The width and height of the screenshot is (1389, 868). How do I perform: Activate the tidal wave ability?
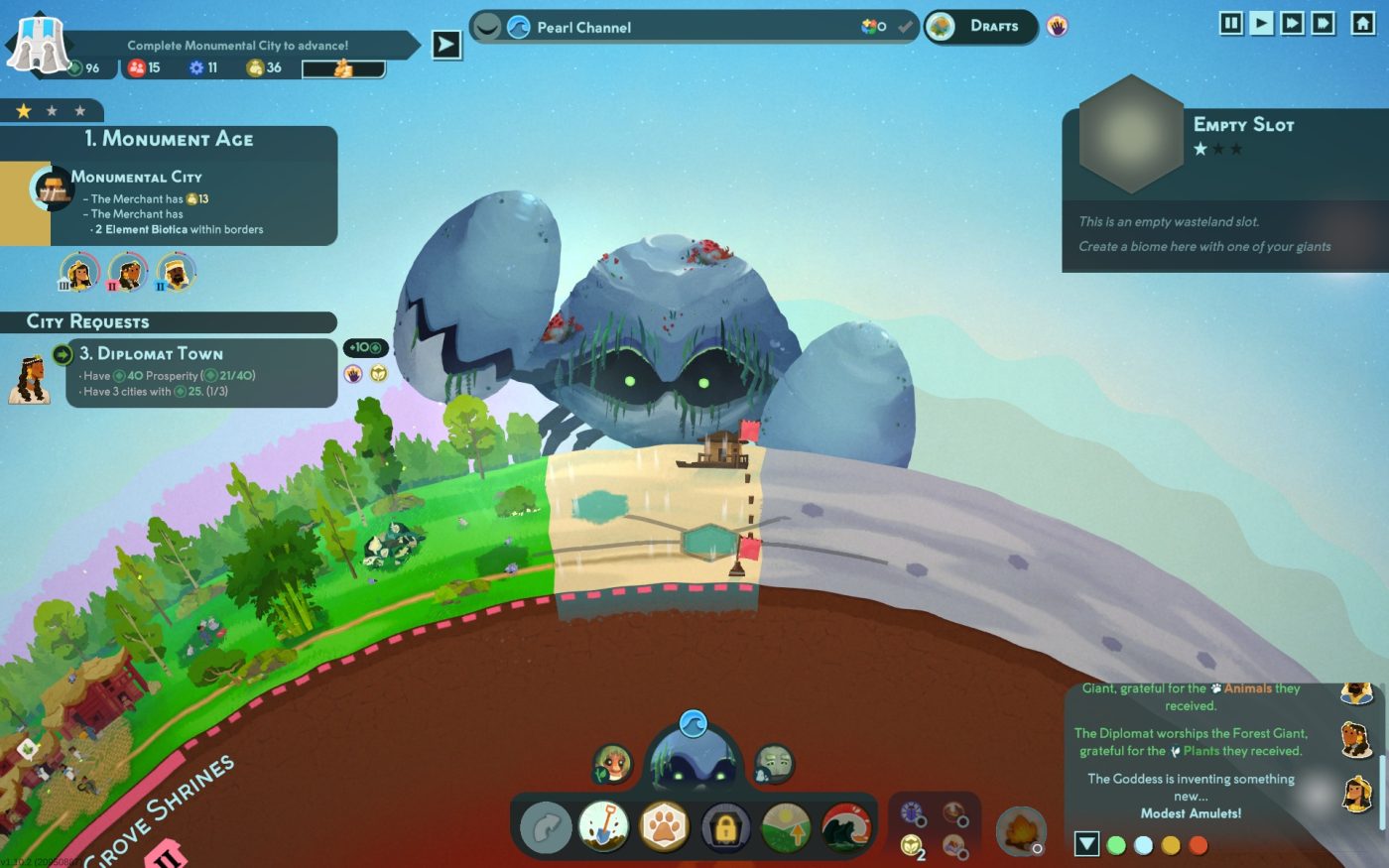point(845,827)
